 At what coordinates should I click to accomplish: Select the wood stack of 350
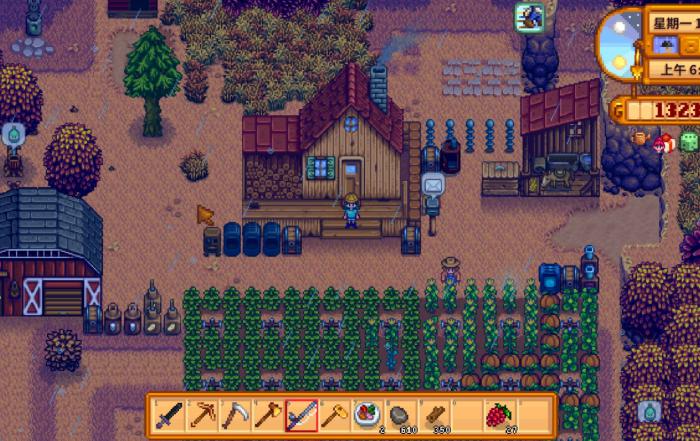coord(433,413)
